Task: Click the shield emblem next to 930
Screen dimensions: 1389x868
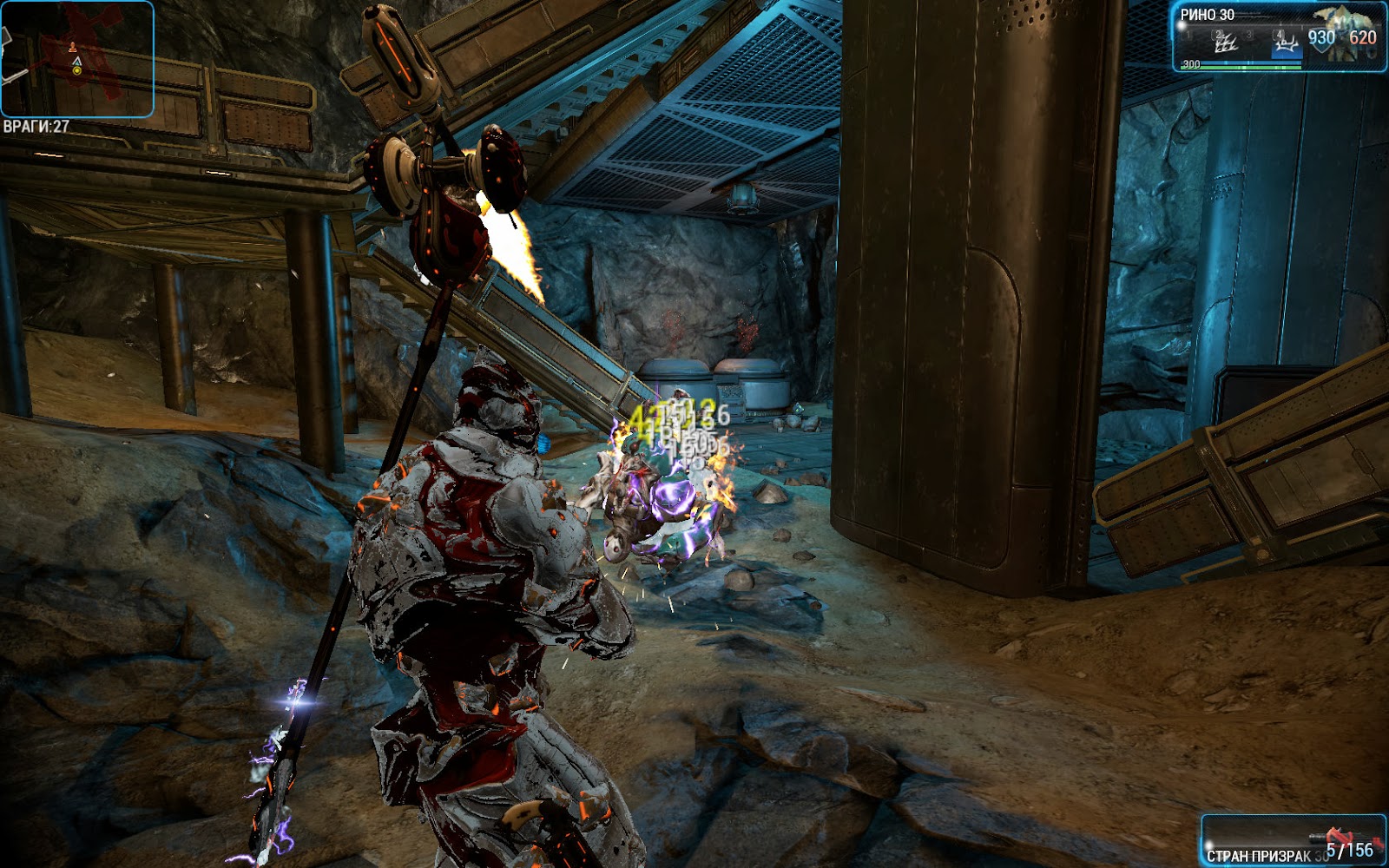Action: (x=1321, y=46)
